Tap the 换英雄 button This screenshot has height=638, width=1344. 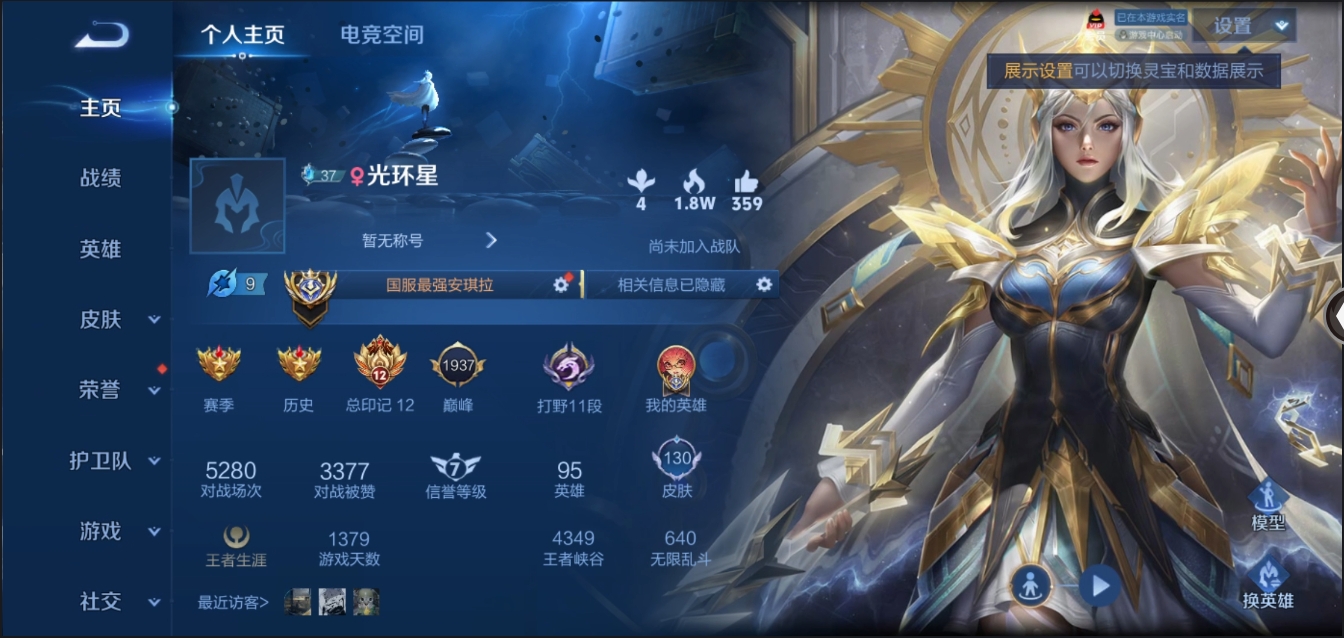pos(1268,584)
